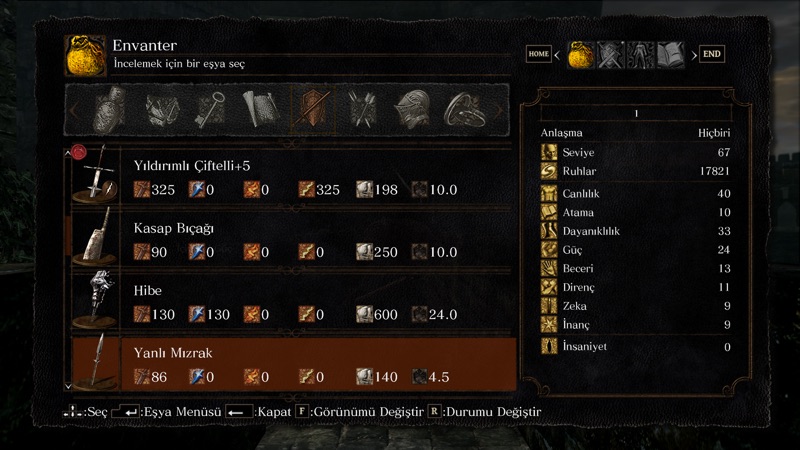Click the scroll-down arrow below the item list

point(68,385)
